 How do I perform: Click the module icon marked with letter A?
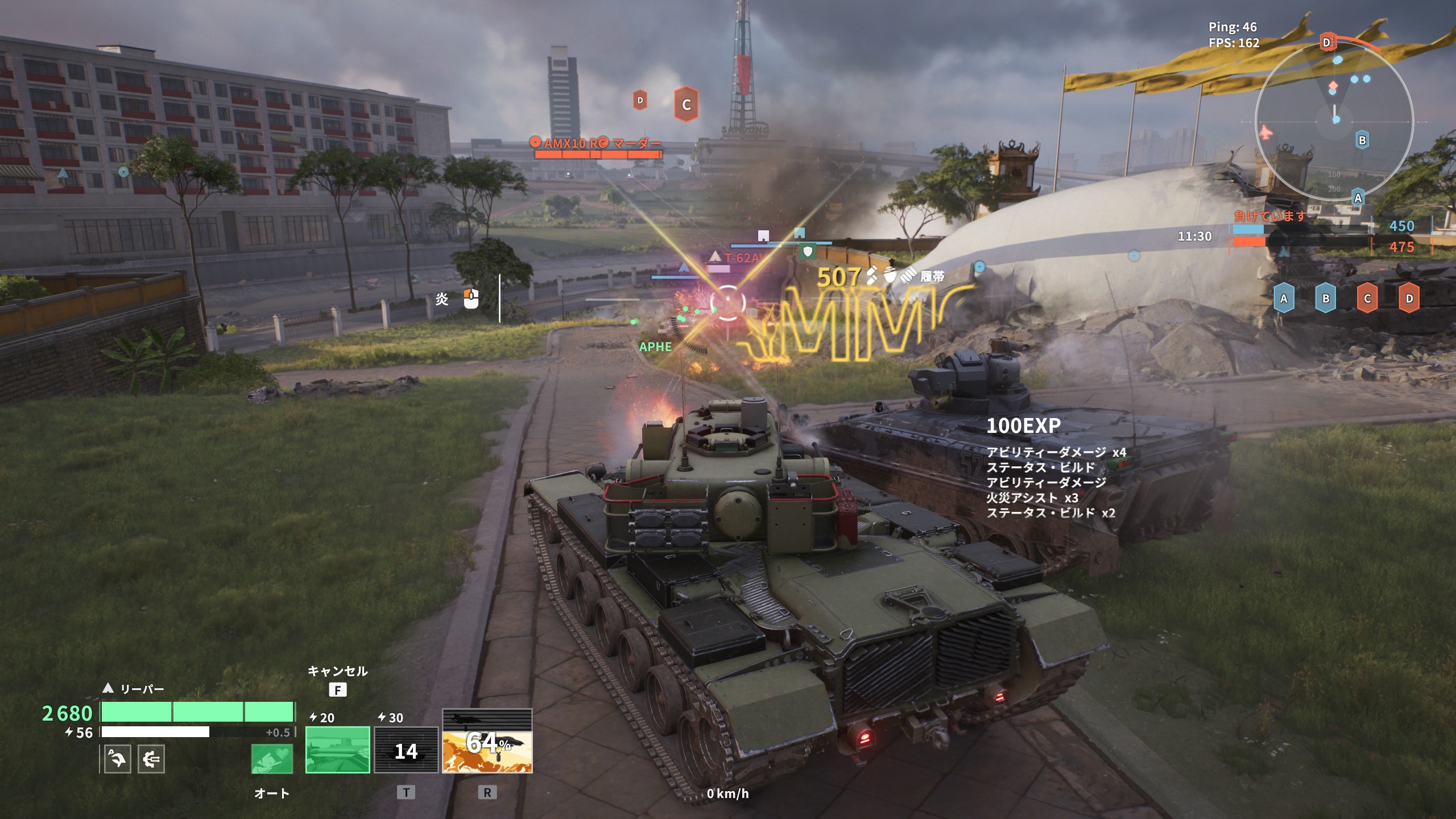[x=118, y=759]
